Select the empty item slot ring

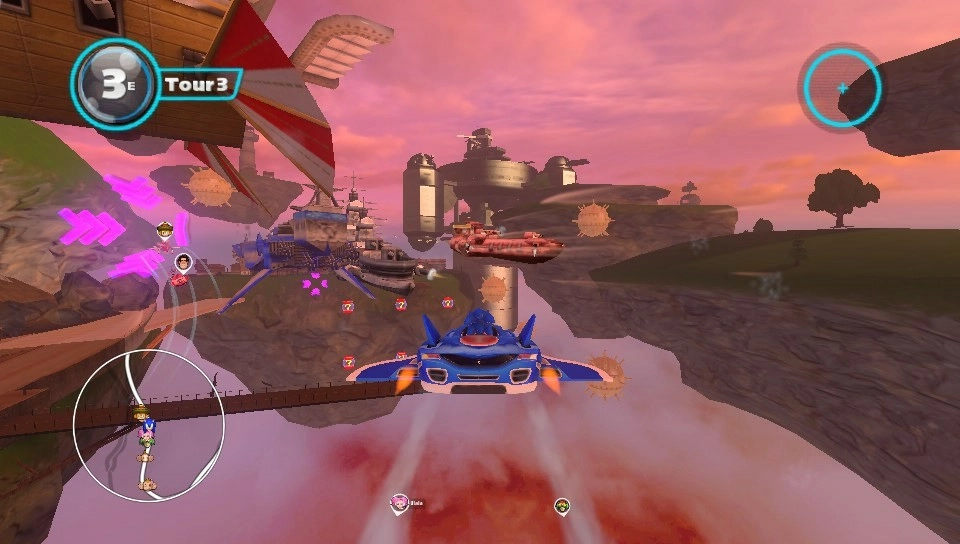(x=842, y=88)
